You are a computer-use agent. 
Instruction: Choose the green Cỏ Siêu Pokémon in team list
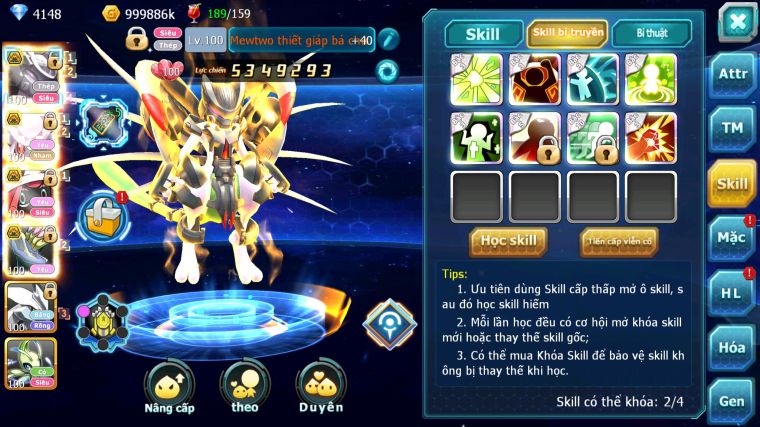pyautogui.click(x=28, y=361)
